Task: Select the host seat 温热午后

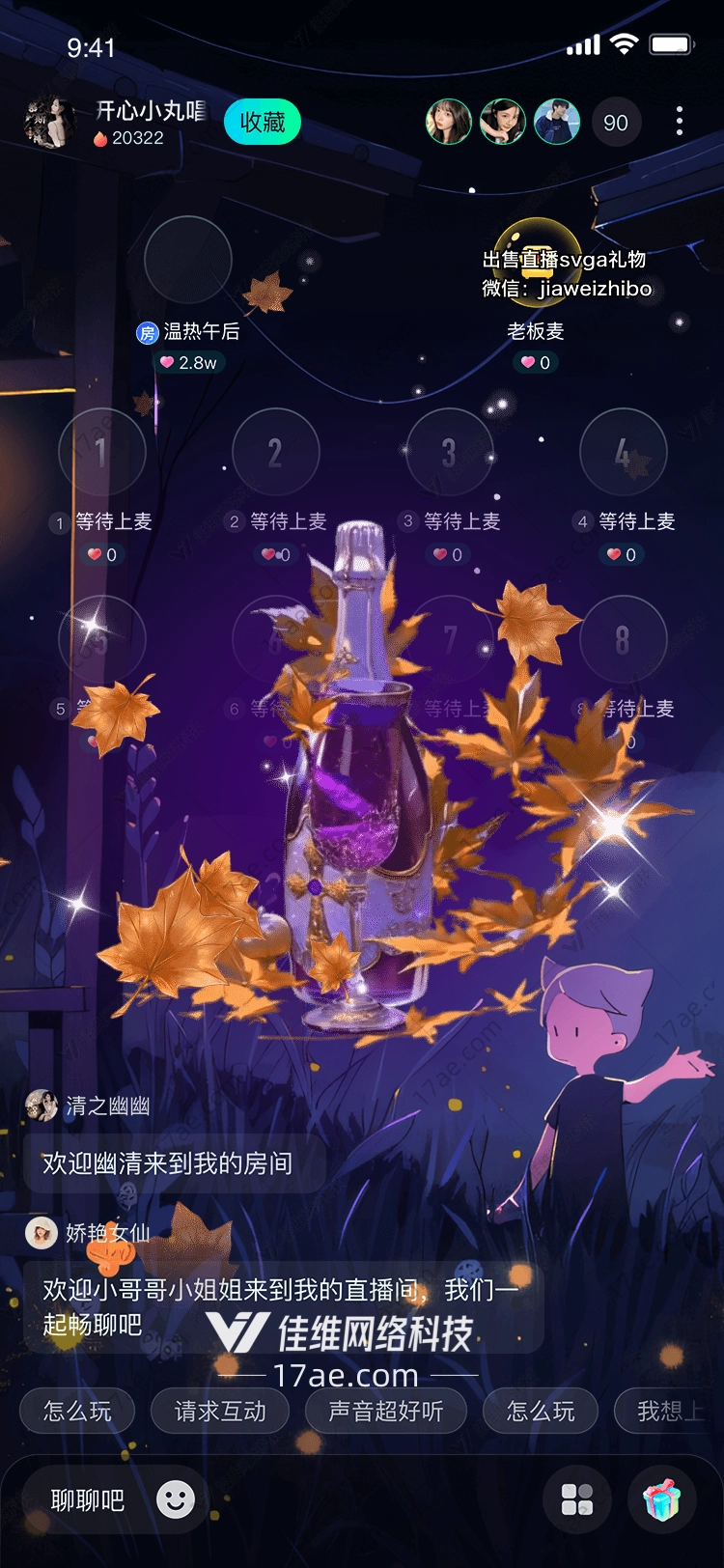Action: [x=188, y=260]
